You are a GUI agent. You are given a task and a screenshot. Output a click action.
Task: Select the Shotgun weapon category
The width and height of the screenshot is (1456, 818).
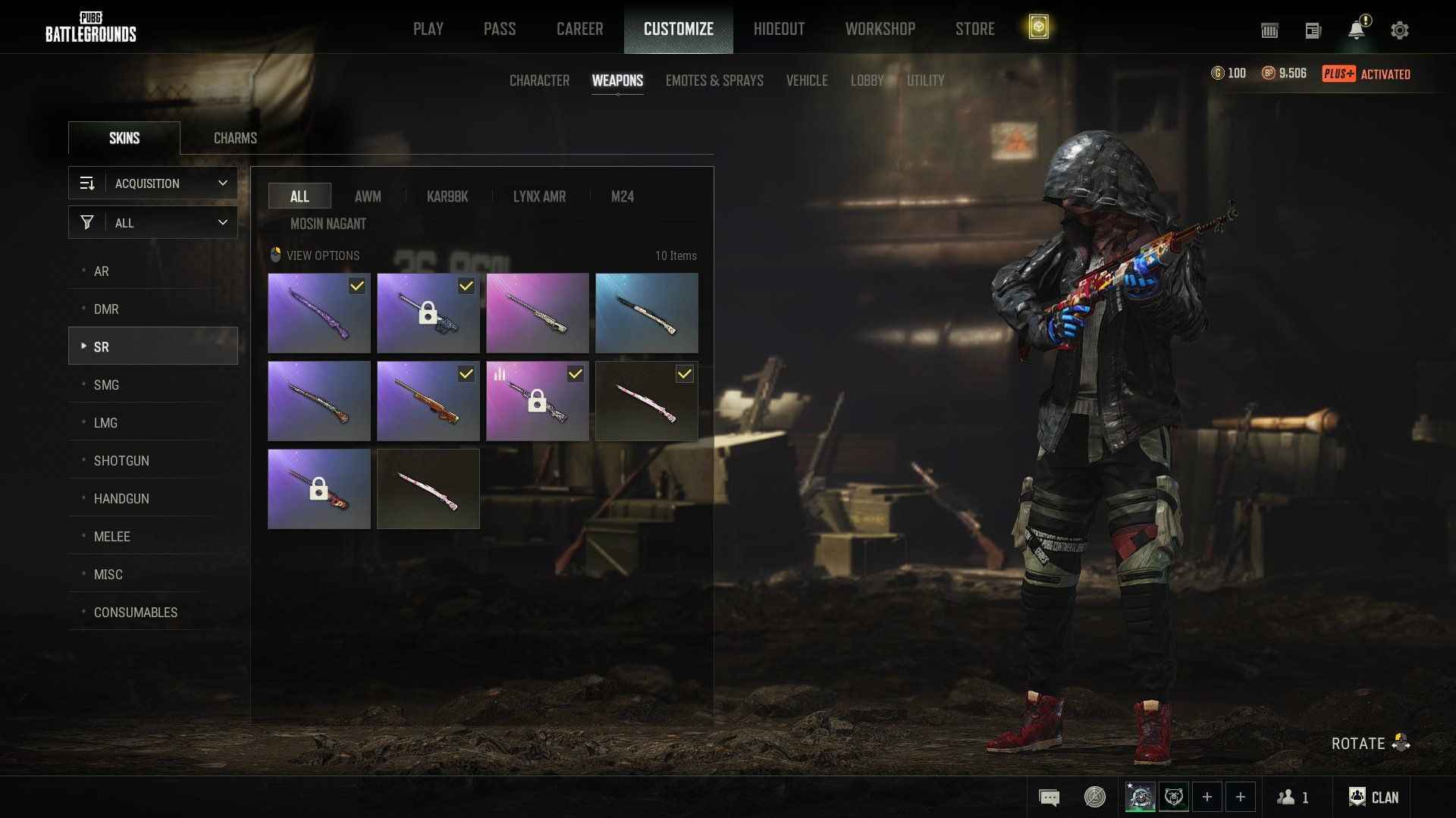click(121, 461)
